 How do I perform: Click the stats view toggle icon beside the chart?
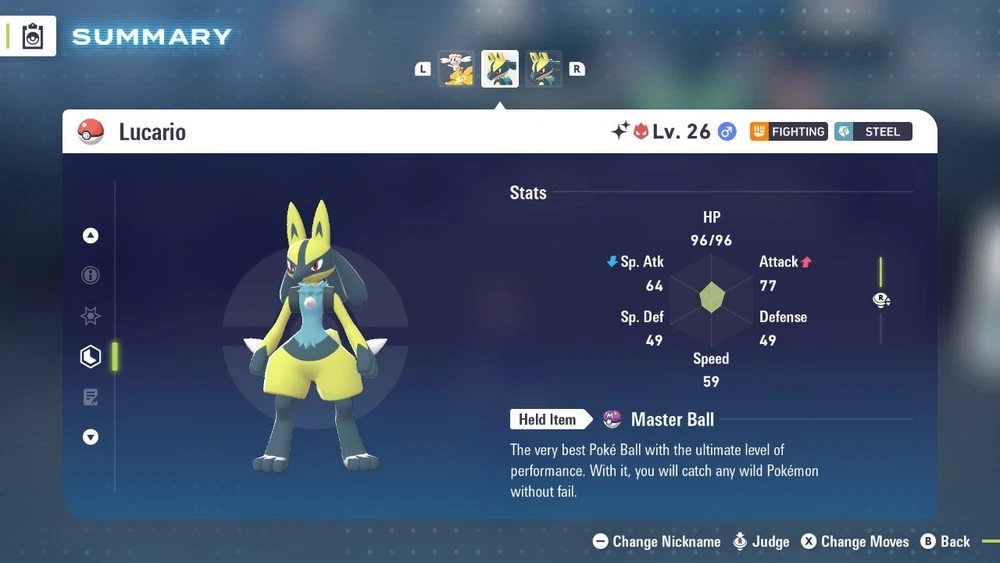click(x=881, y=300)
